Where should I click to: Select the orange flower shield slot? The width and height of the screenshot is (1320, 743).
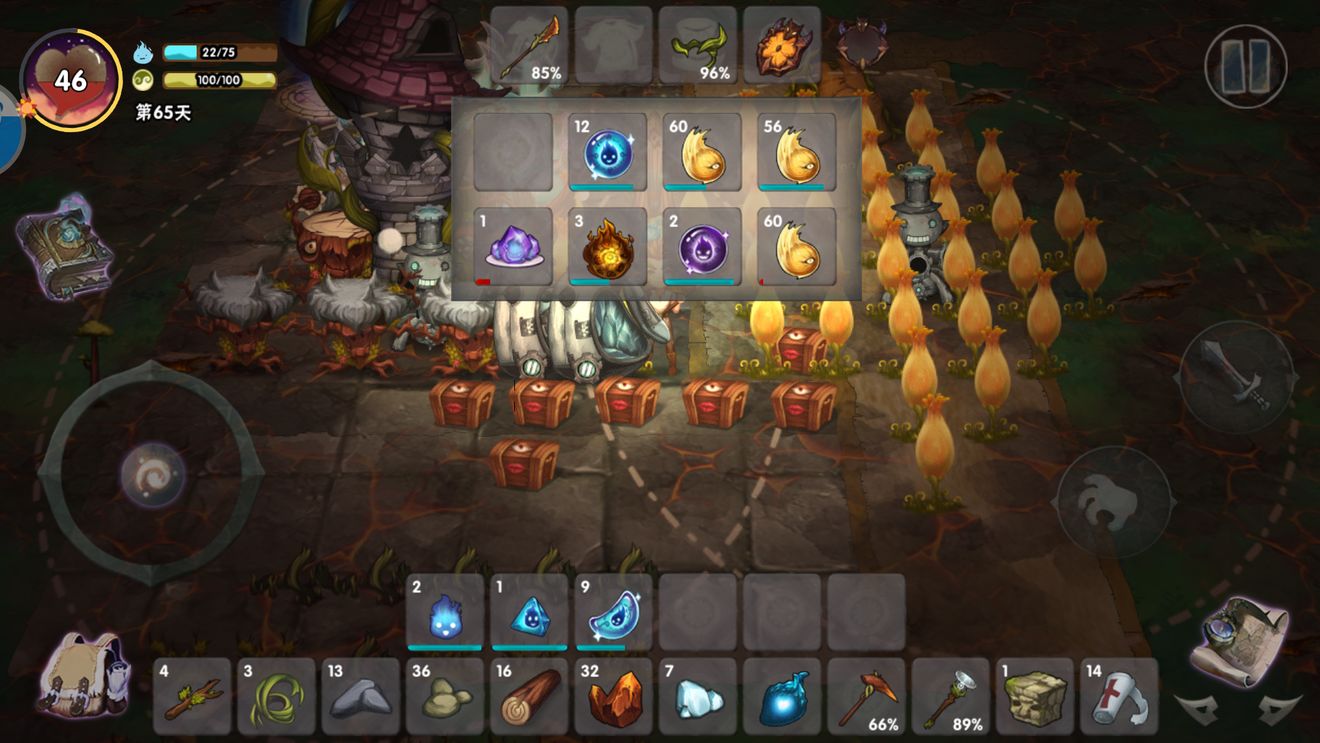[782, 45]
